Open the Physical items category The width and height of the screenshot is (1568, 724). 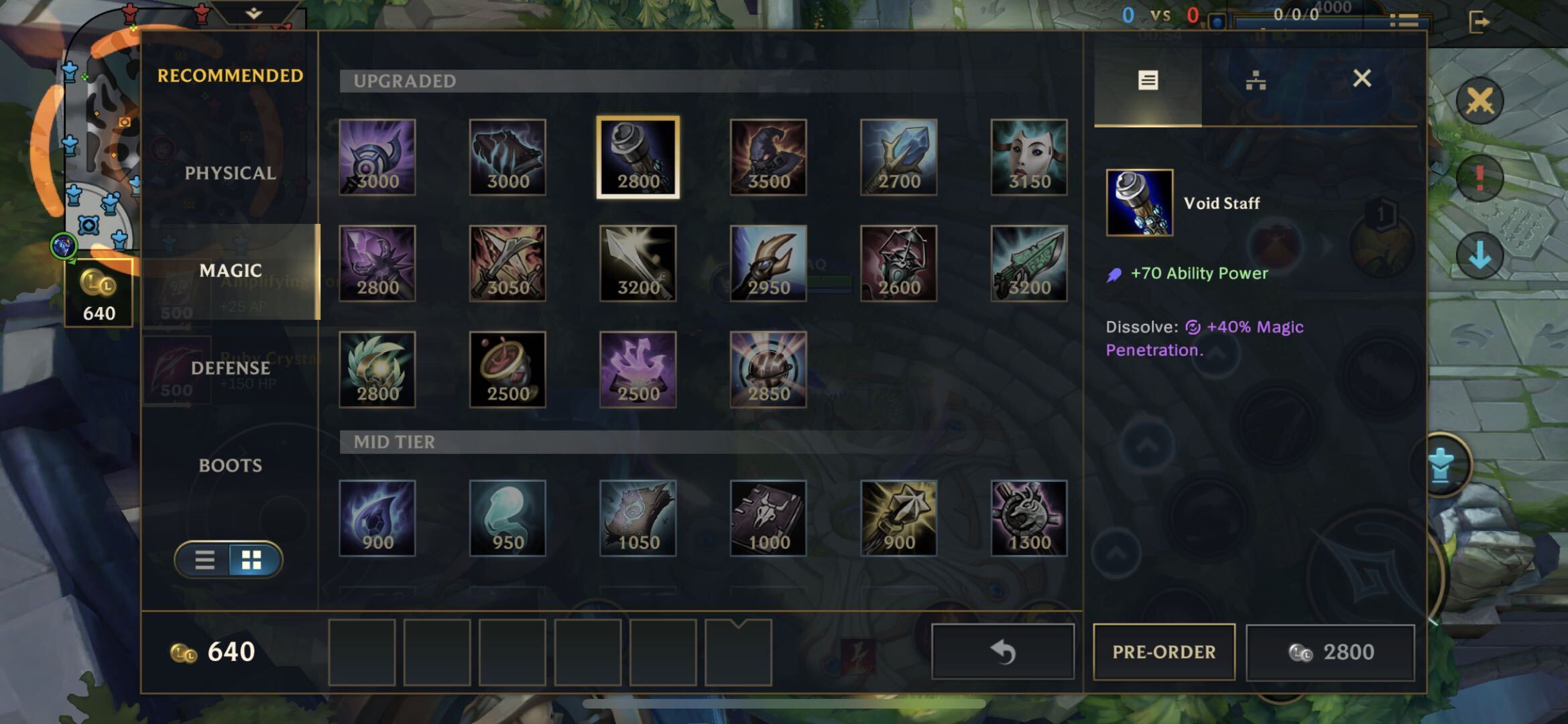point(230,173)
